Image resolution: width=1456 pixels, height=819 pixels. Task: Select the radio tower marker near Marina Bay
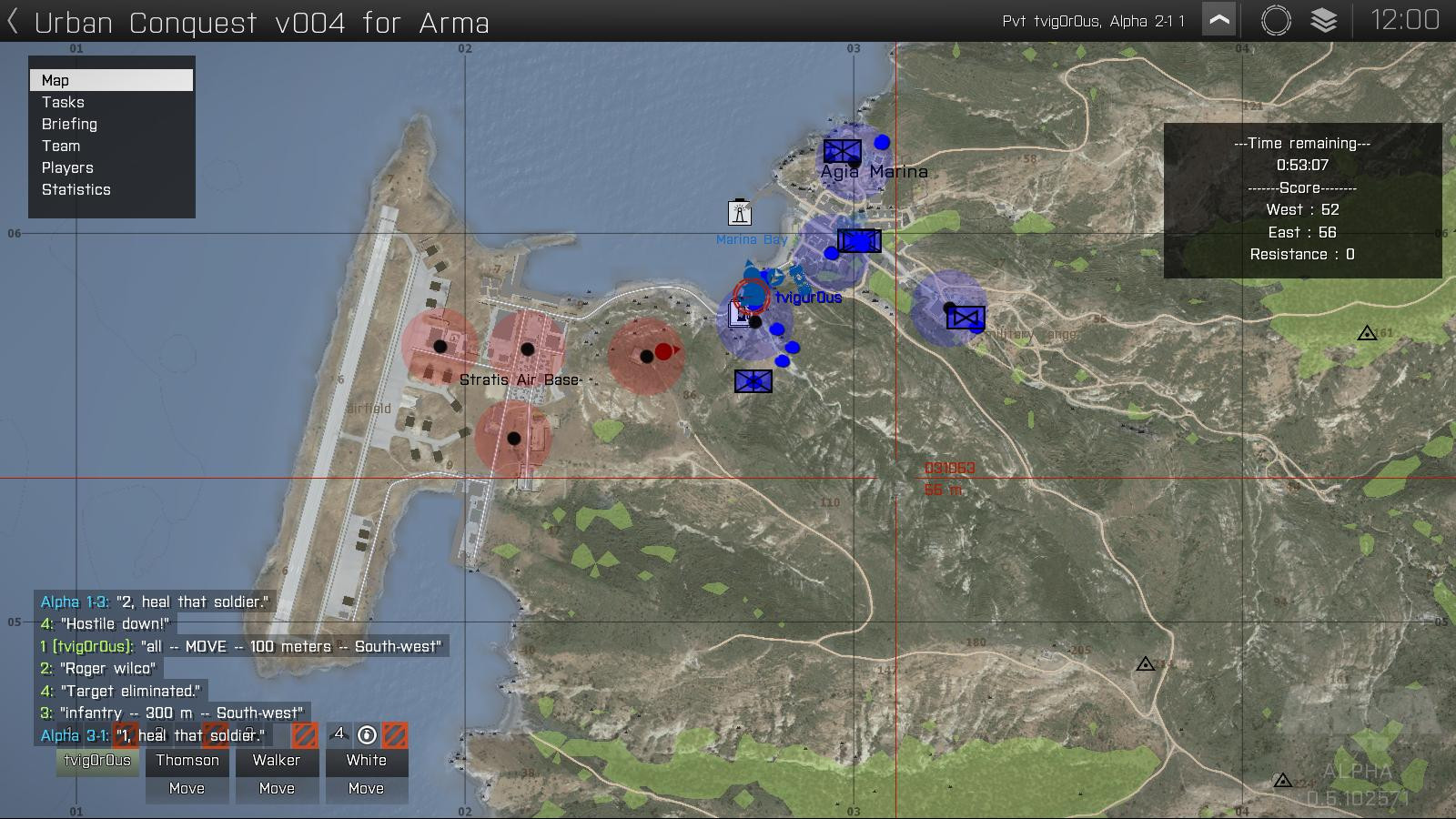(x=740, y=212)
